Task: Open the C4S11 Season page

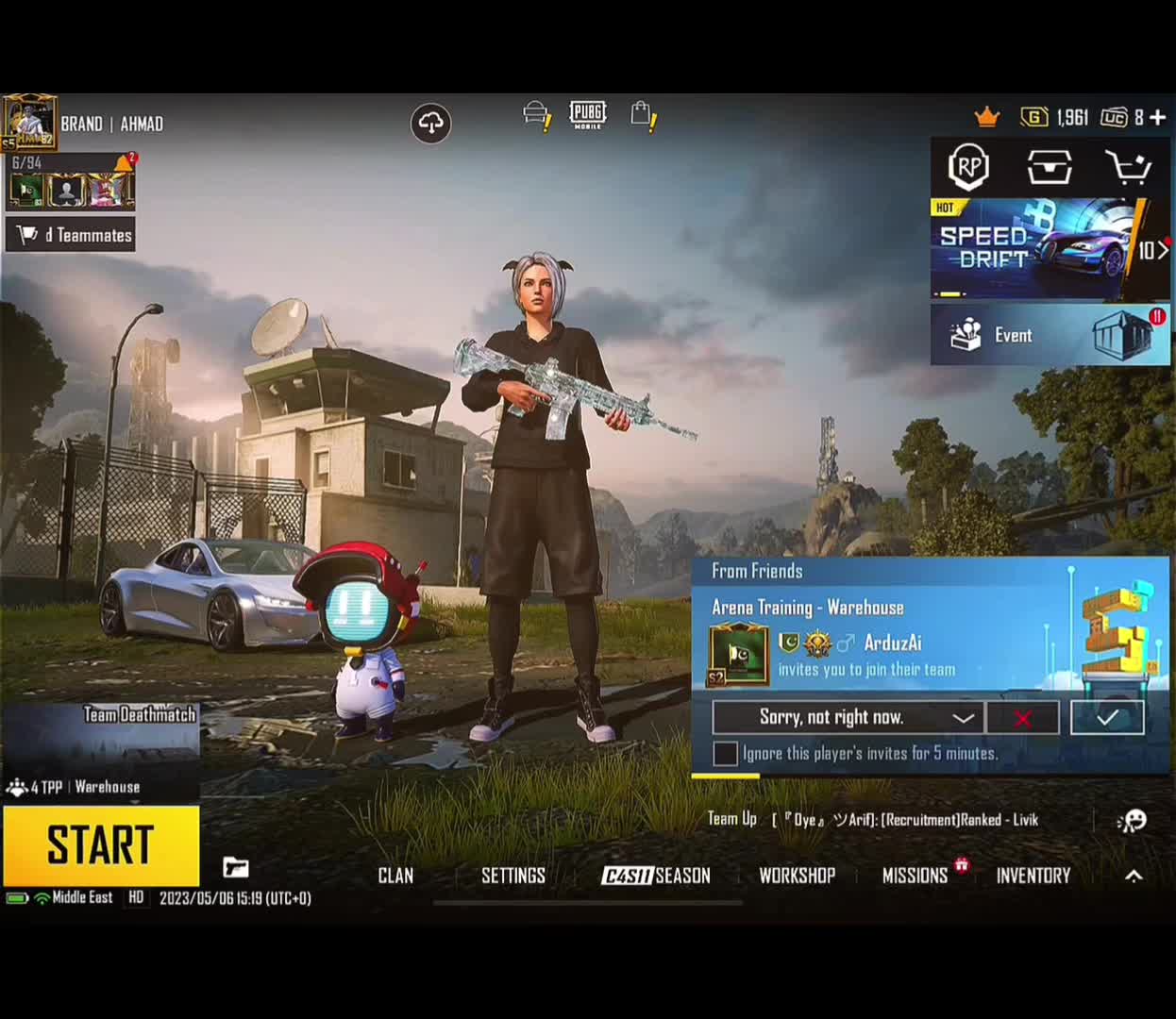Action: [x=656, y=876]
